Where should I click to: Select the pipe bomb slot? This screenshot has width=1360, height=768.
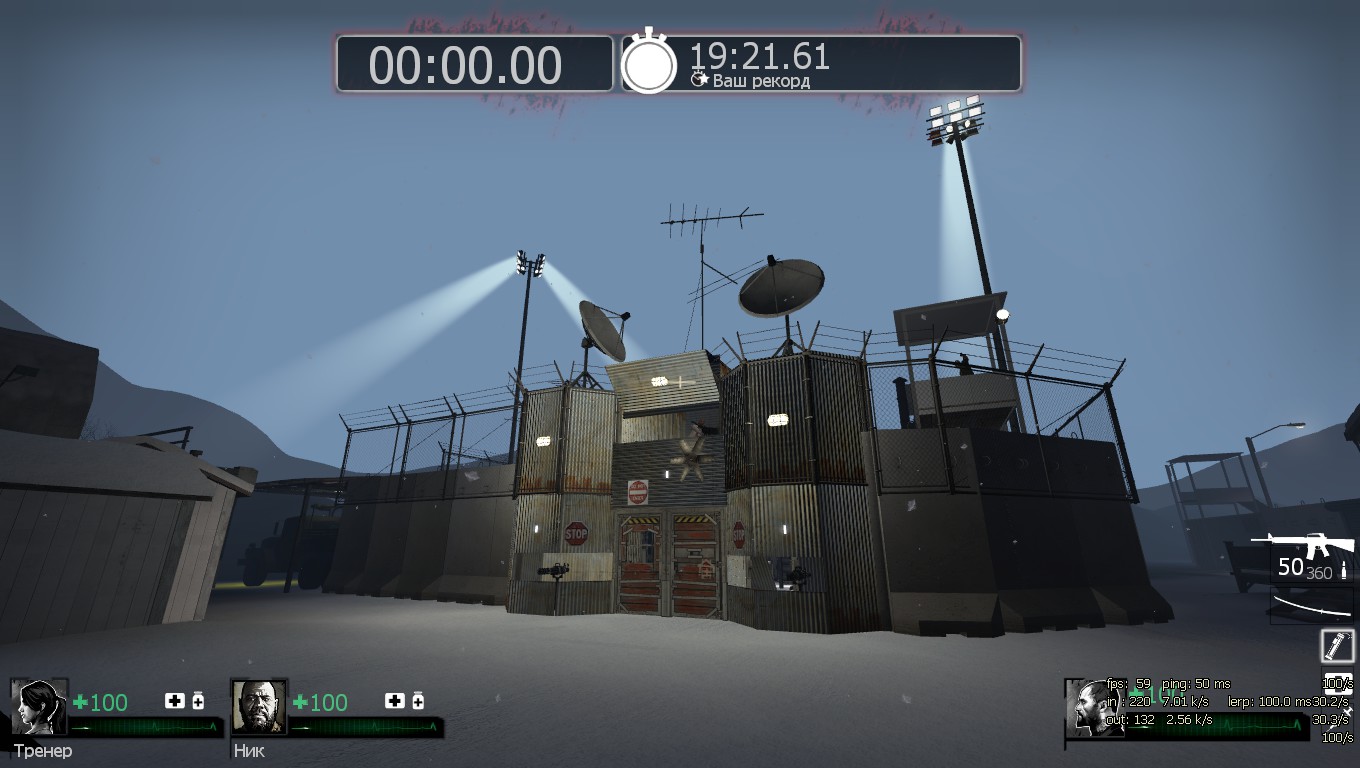pyautogui.click(x=1338, y=645)
